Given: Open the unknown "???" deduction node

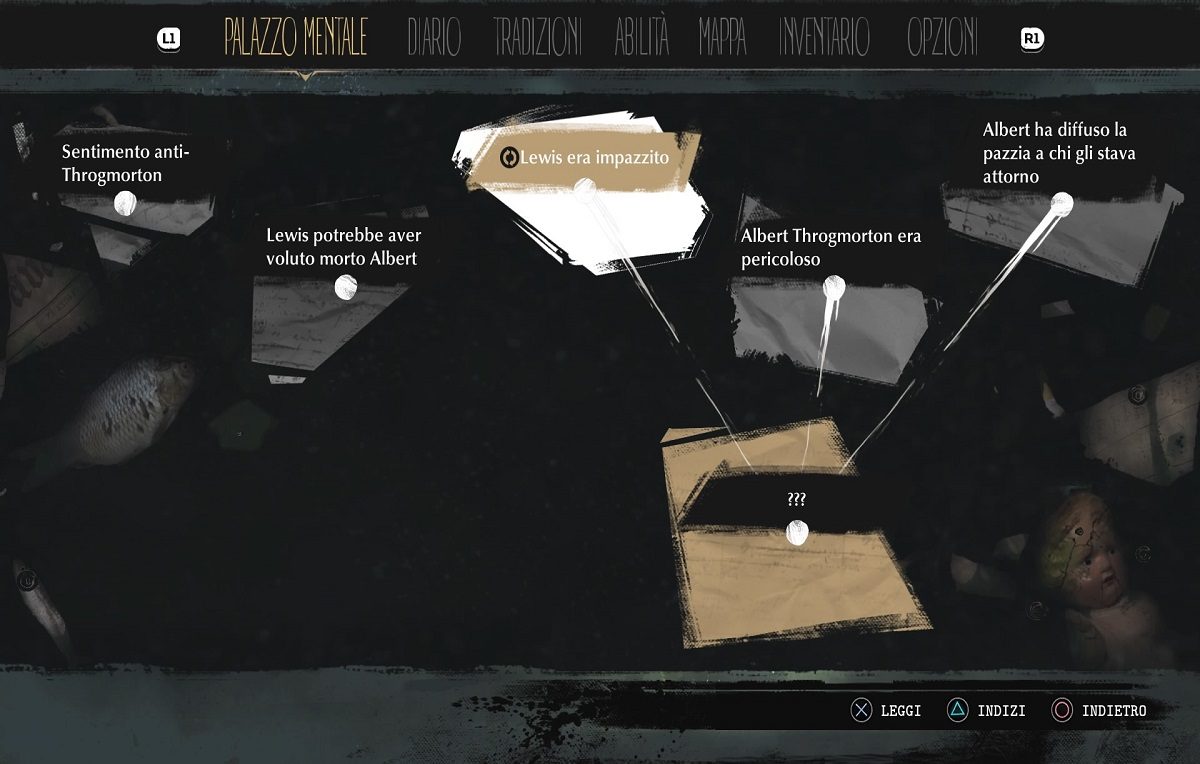Looking at the screenshot, I should click(797, 532).
